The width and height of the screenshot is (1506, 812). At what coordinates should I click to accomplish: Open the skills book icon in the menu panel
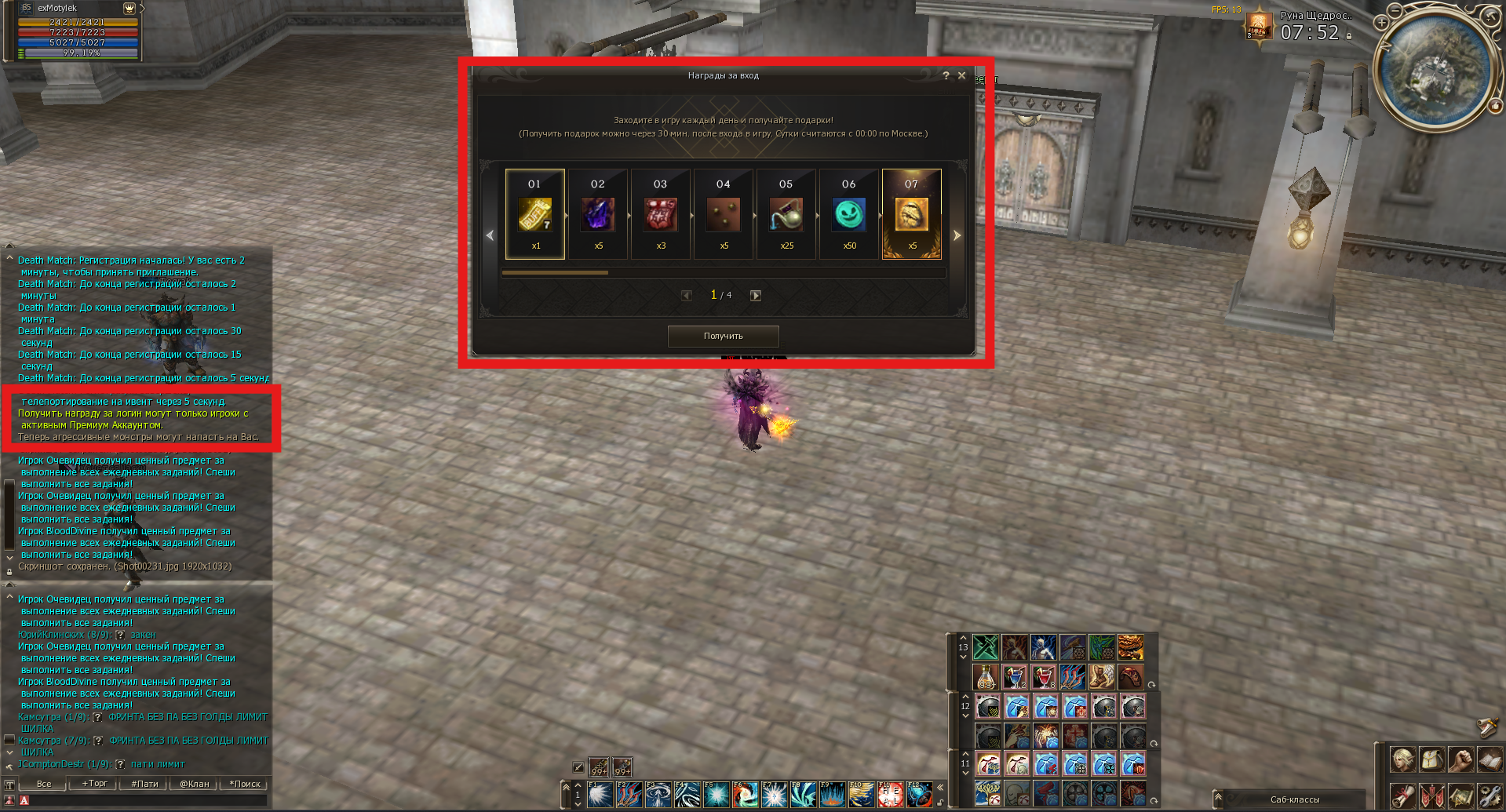[x=1490, y=759]
